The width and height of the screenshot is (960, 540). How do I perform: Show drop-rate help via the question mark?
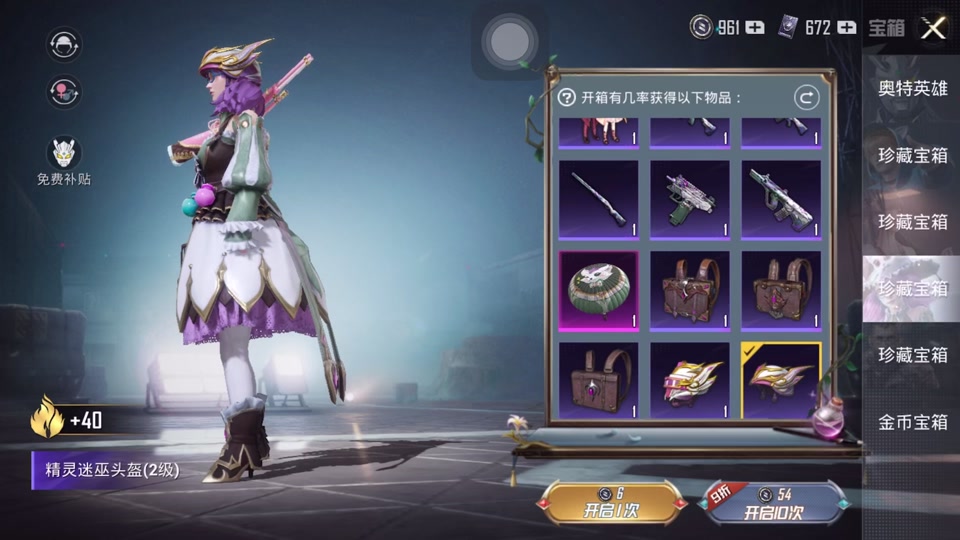pos(567,97)
